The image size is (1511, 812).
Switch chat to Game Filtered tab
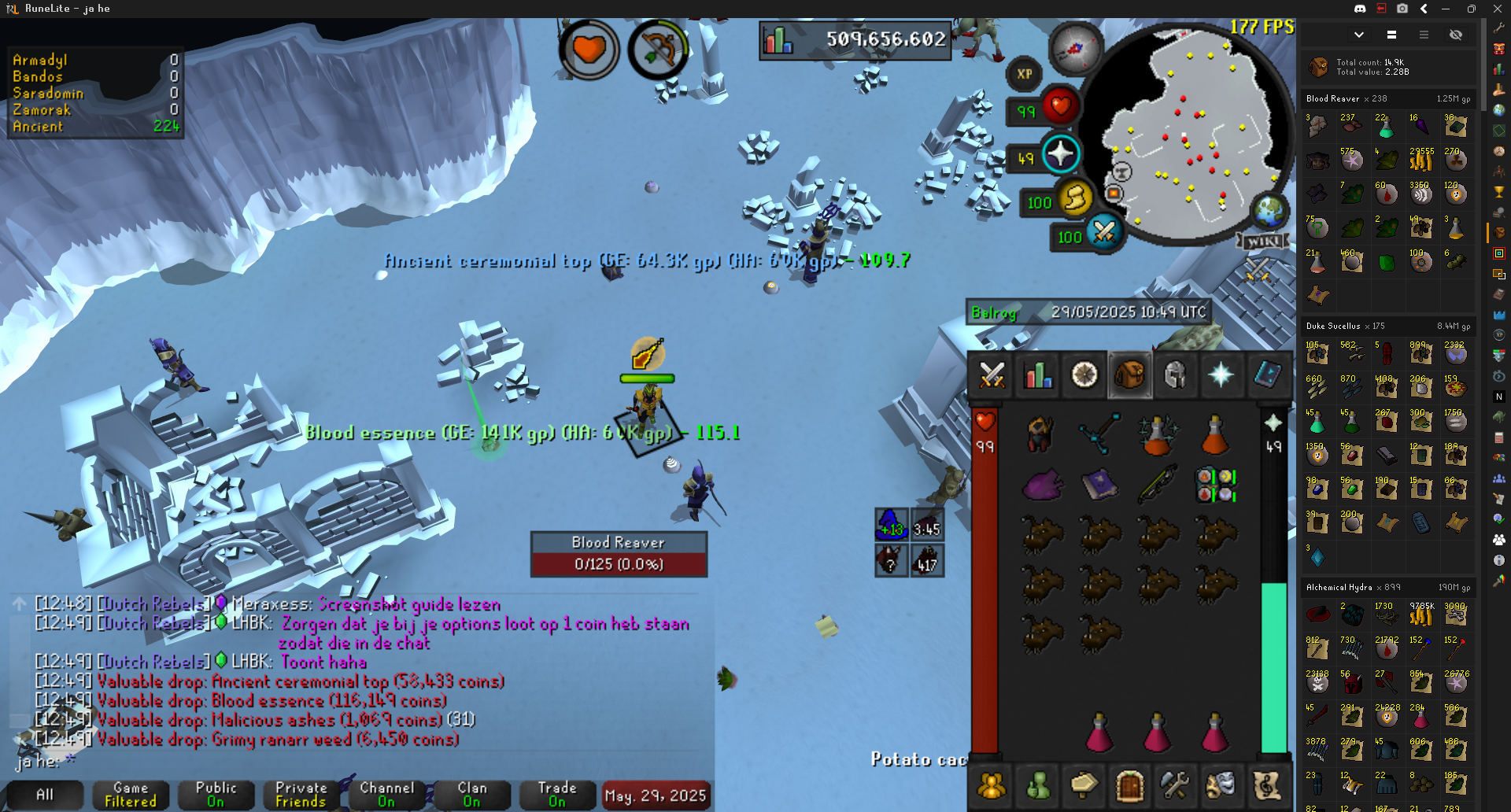131,795
